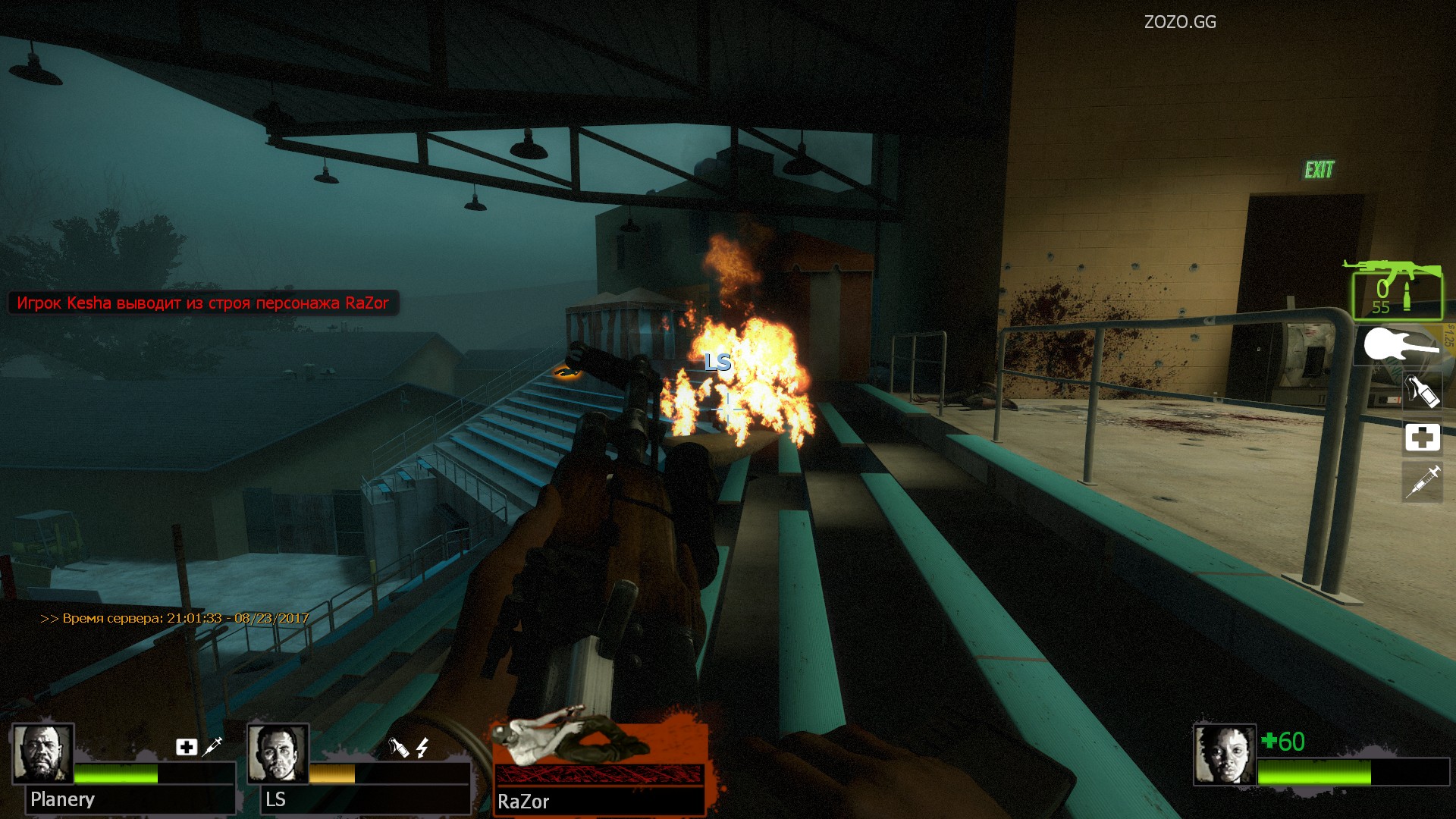This screenshot has height=819, width=1456.
Task: Equip the molotov from the weapon panel
Action: (x=1422, y=391)
